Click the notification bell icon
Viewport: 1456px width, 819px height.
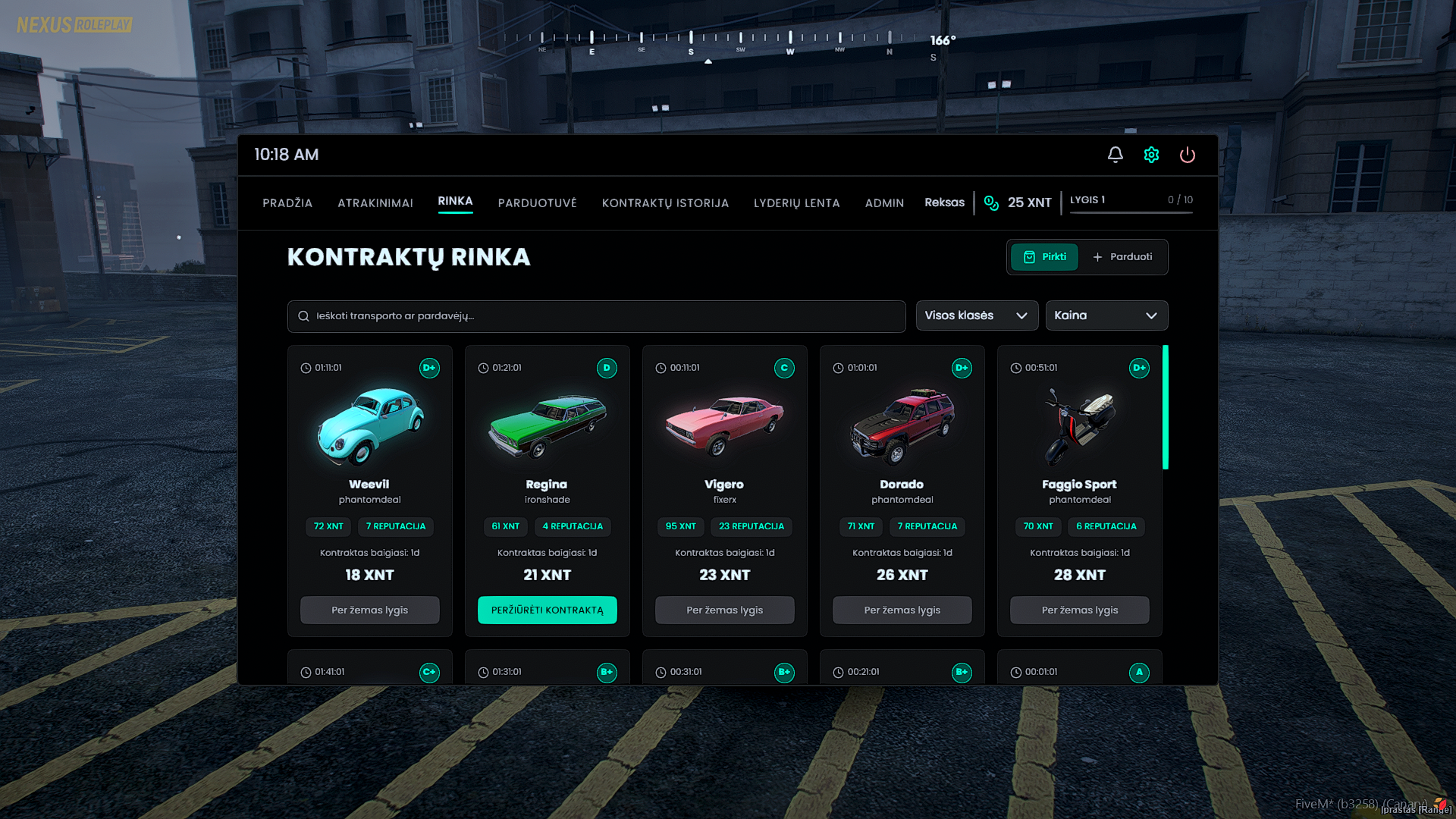tap(1115, 155)
